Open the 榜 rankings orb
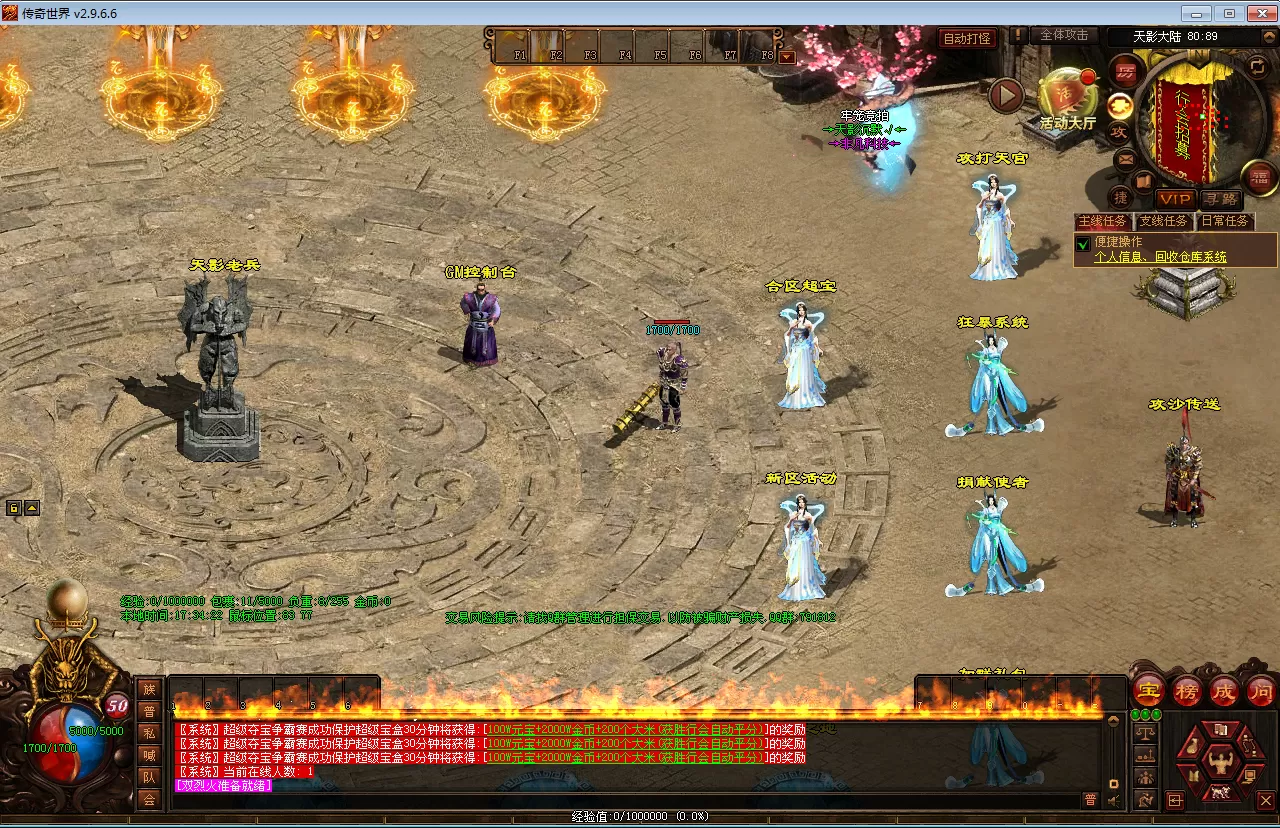 tap(1187, 691)
